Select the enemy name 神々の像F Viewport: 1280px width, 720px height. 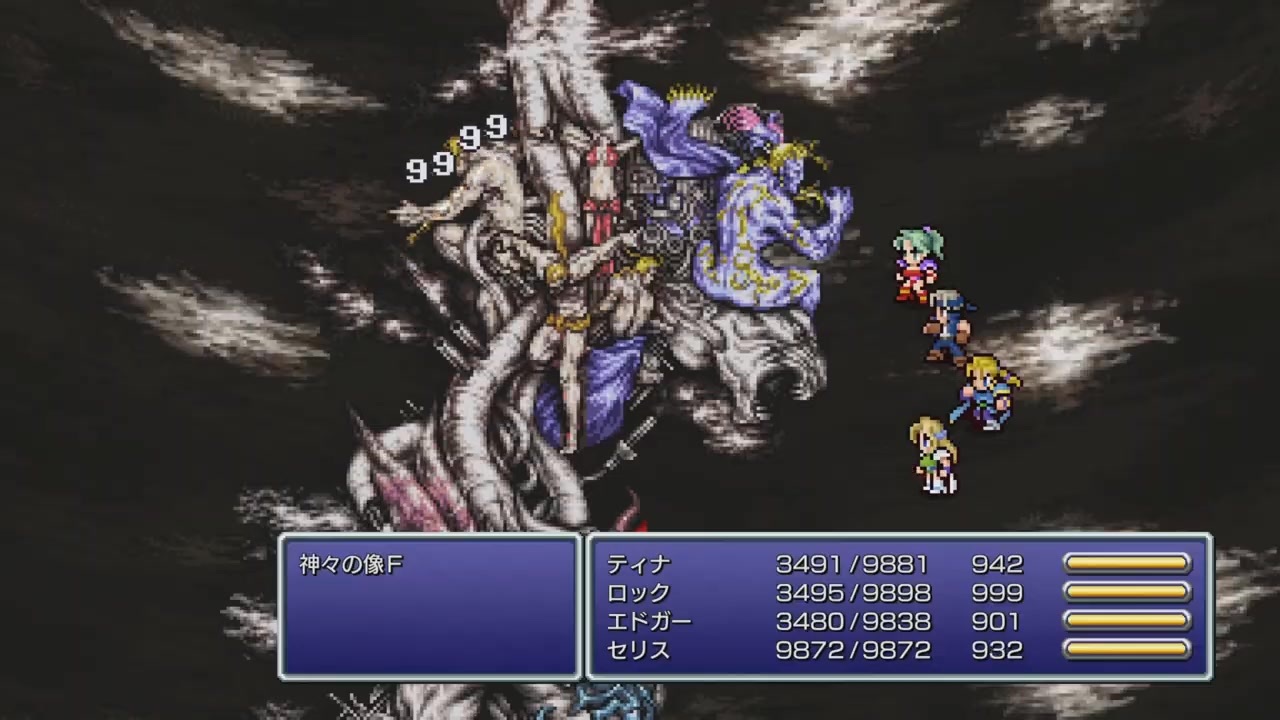350,564
